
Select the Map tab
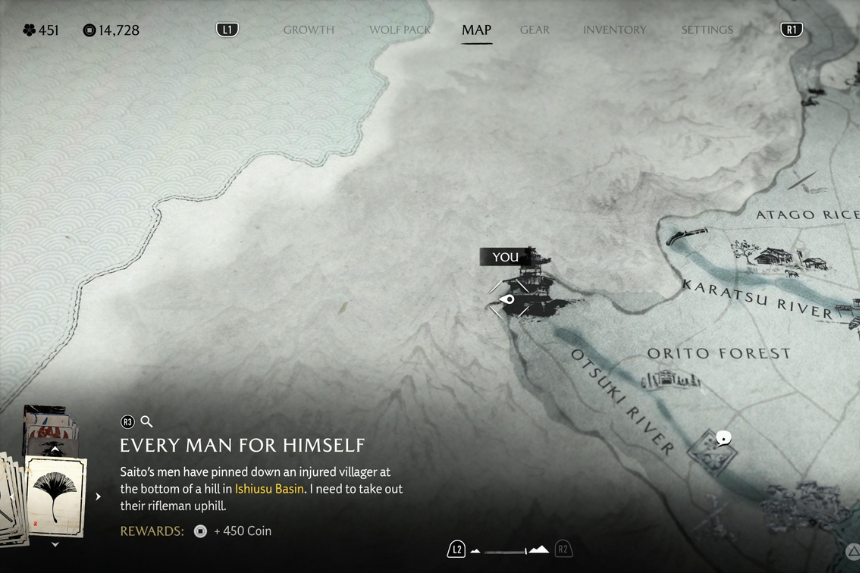(476, 30)
